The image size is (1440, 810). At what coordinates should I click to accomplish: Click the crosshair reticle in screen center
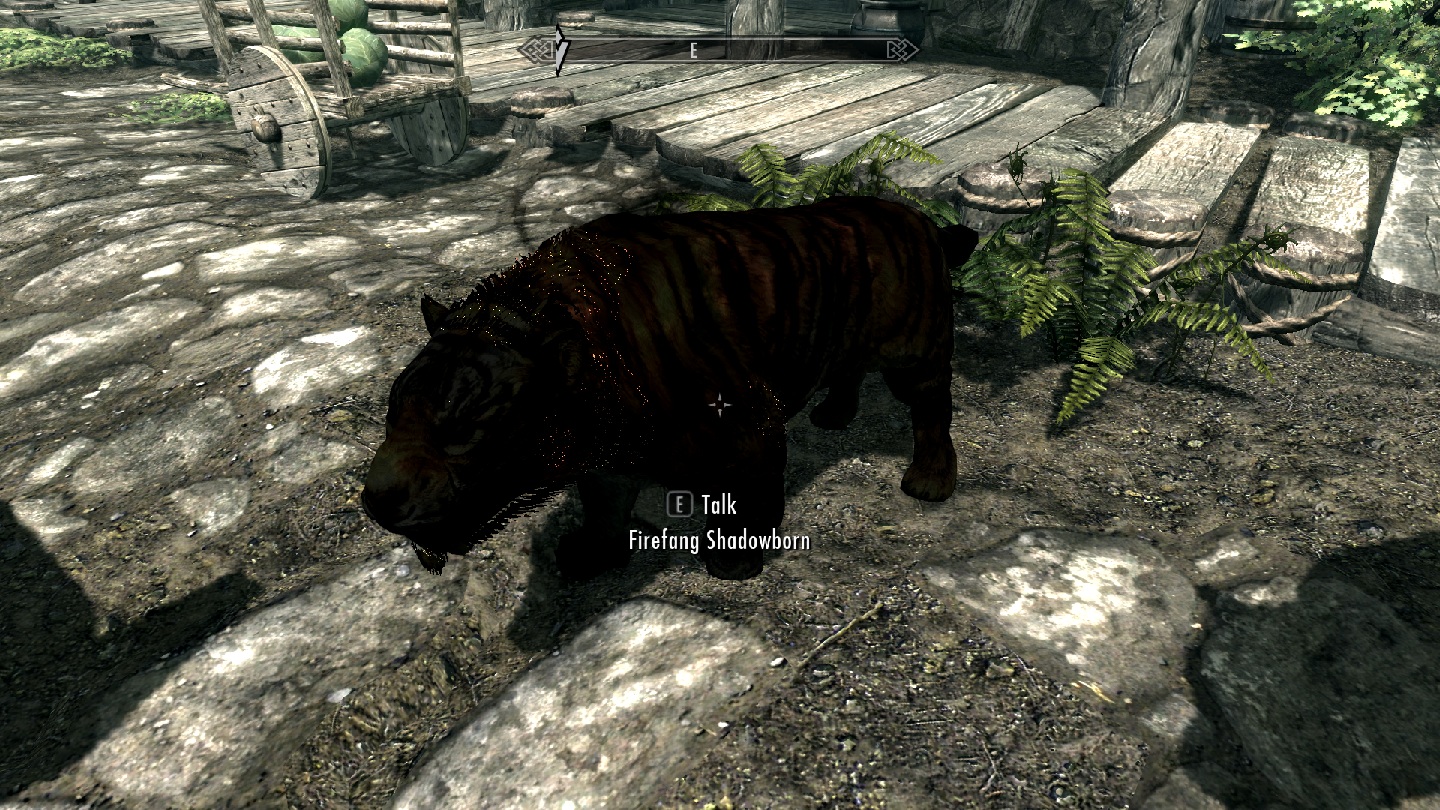(x=719, y=404)
